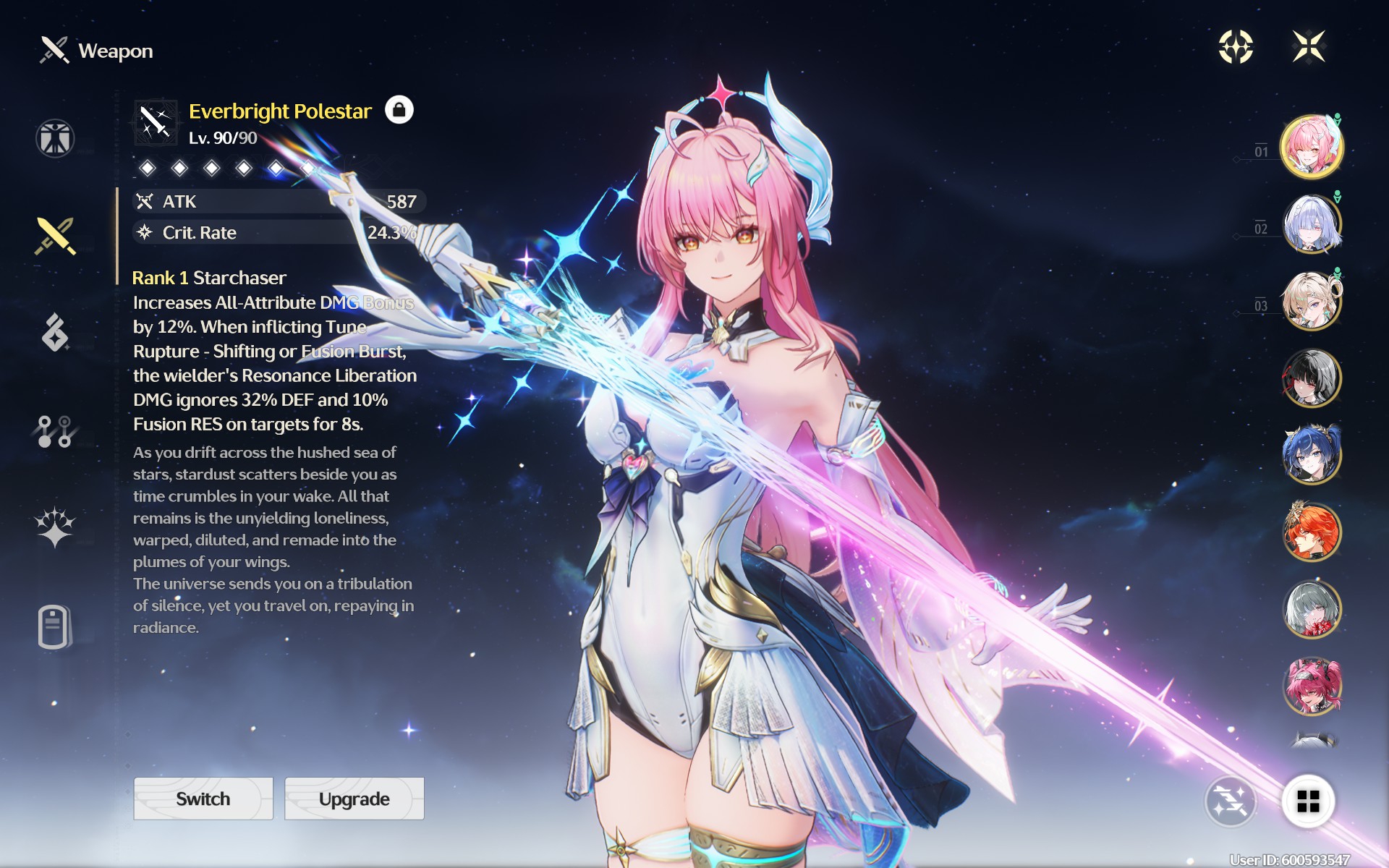Click the sparkle swap button beside the grid

tap(1230, 801)
